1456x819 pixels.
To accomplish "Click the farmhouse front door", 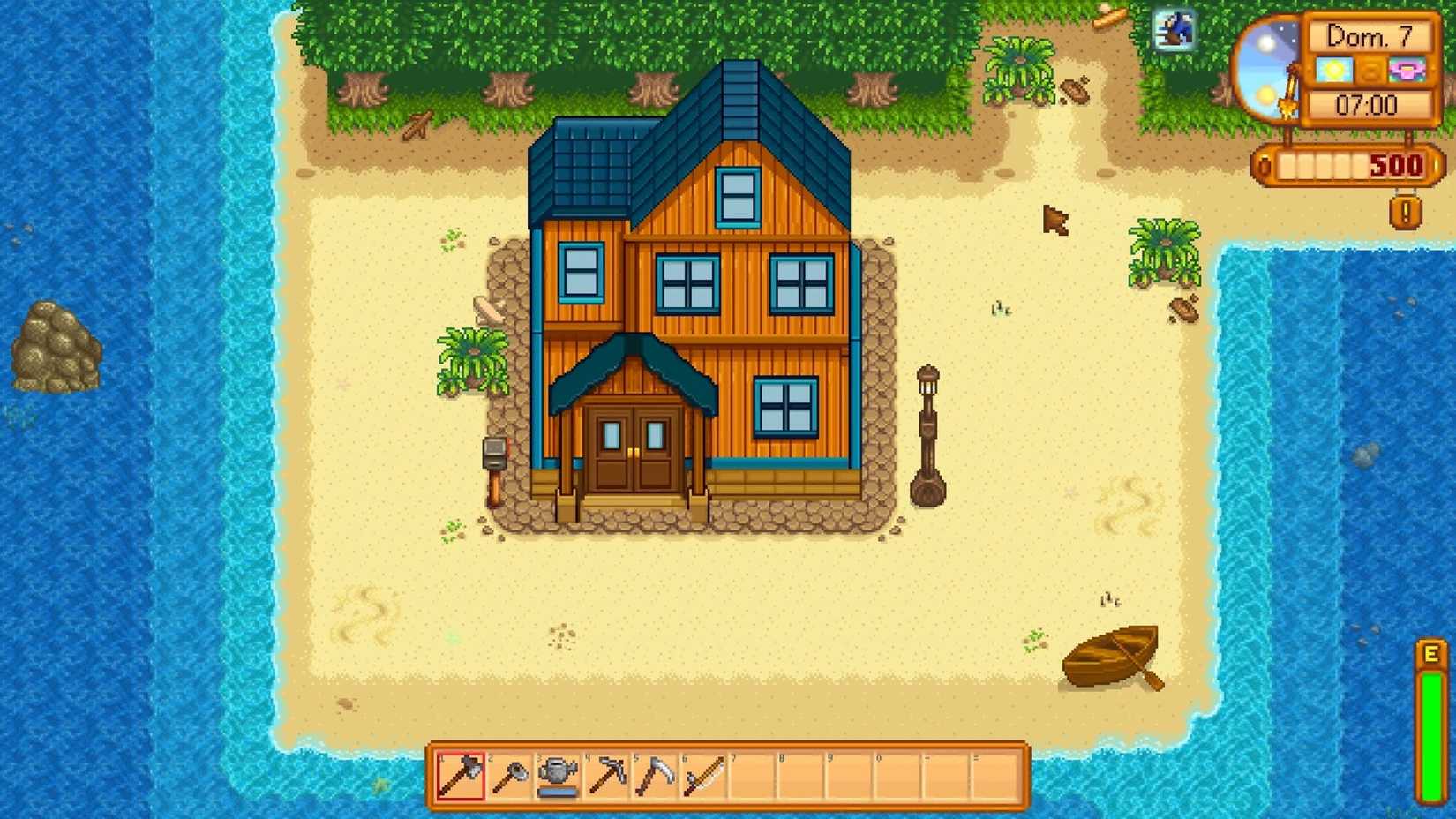I will coord(634,450).
